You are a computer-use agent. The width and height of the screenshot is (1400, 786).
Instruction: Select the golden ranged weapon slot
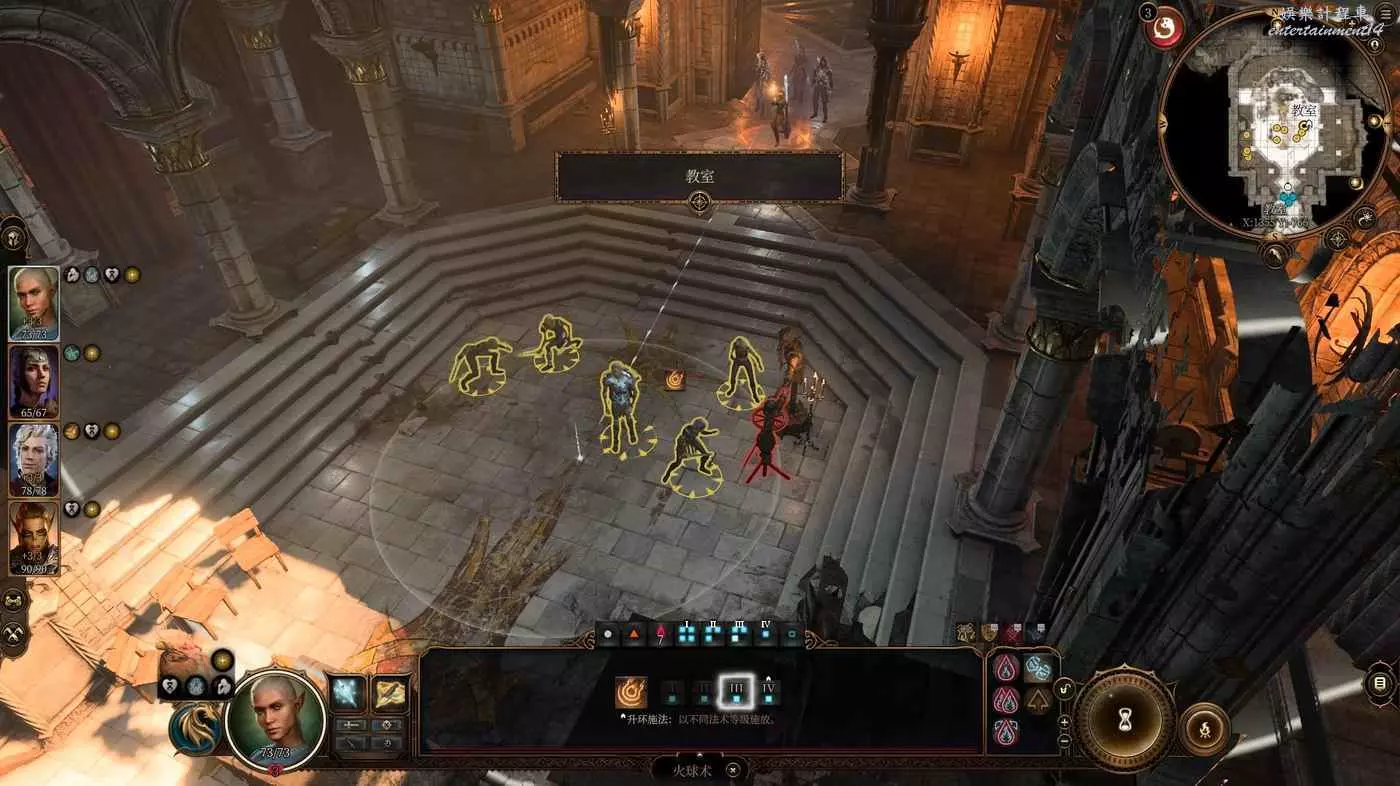390,692
